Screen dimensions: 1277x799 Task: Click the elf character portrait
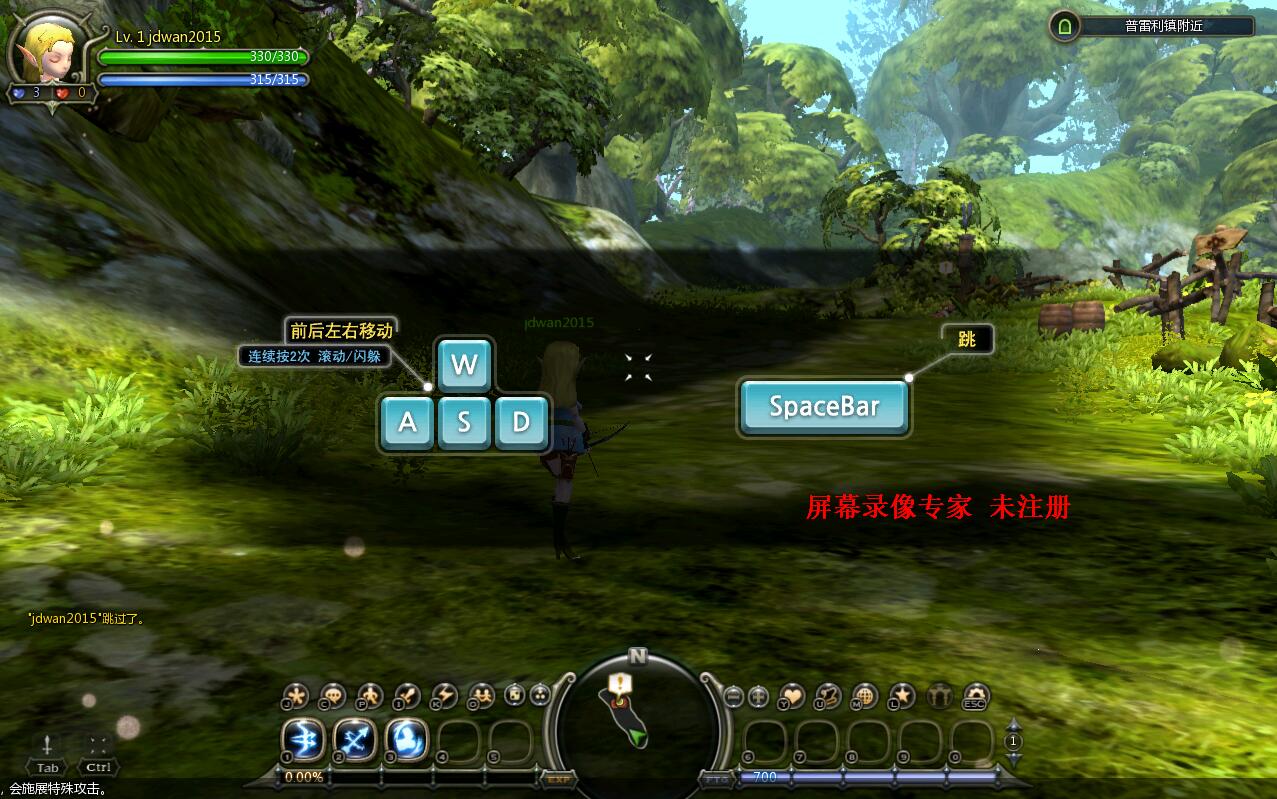tap(47, 52)
